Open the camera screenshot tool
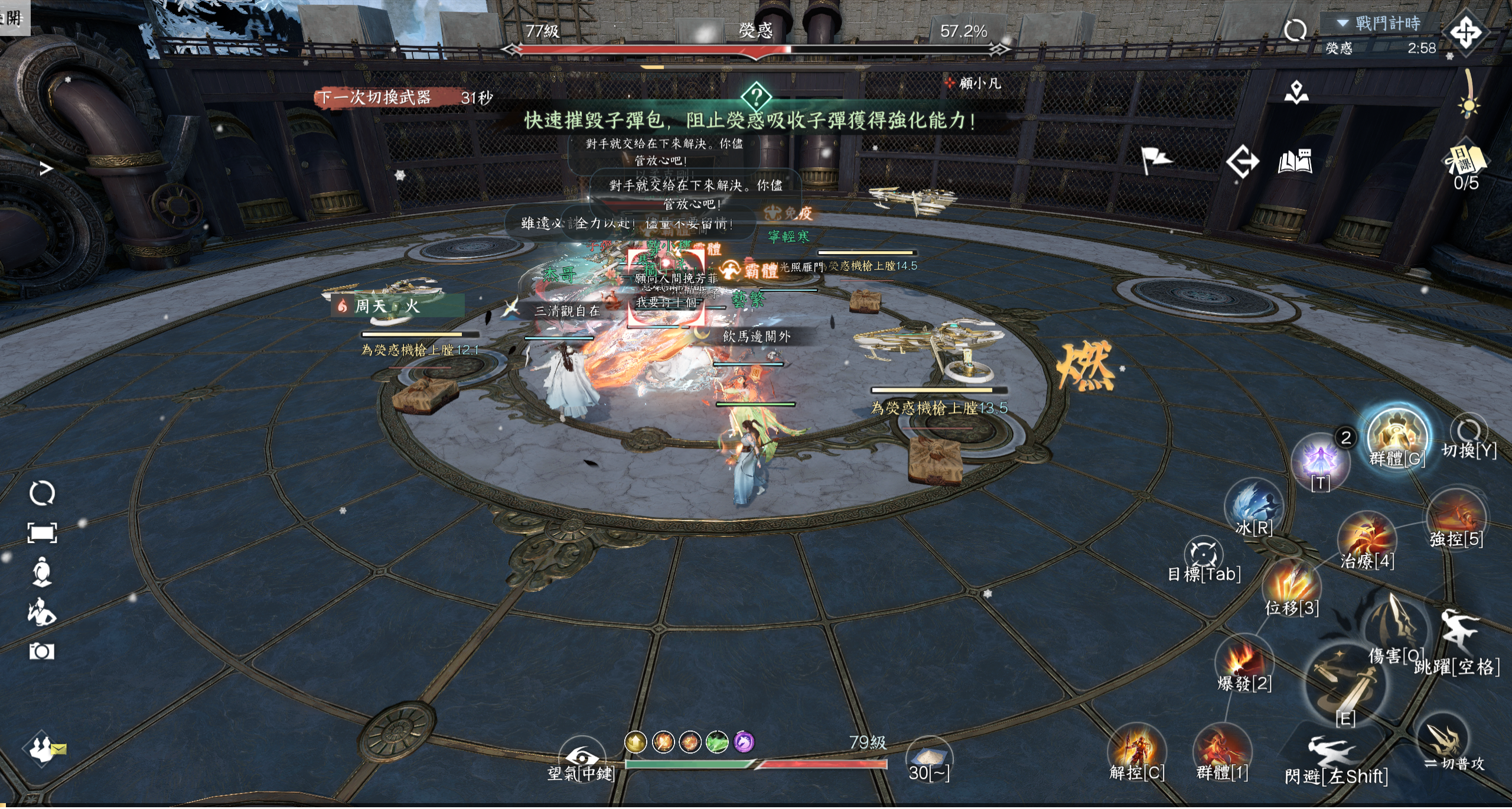 [41, 651]
